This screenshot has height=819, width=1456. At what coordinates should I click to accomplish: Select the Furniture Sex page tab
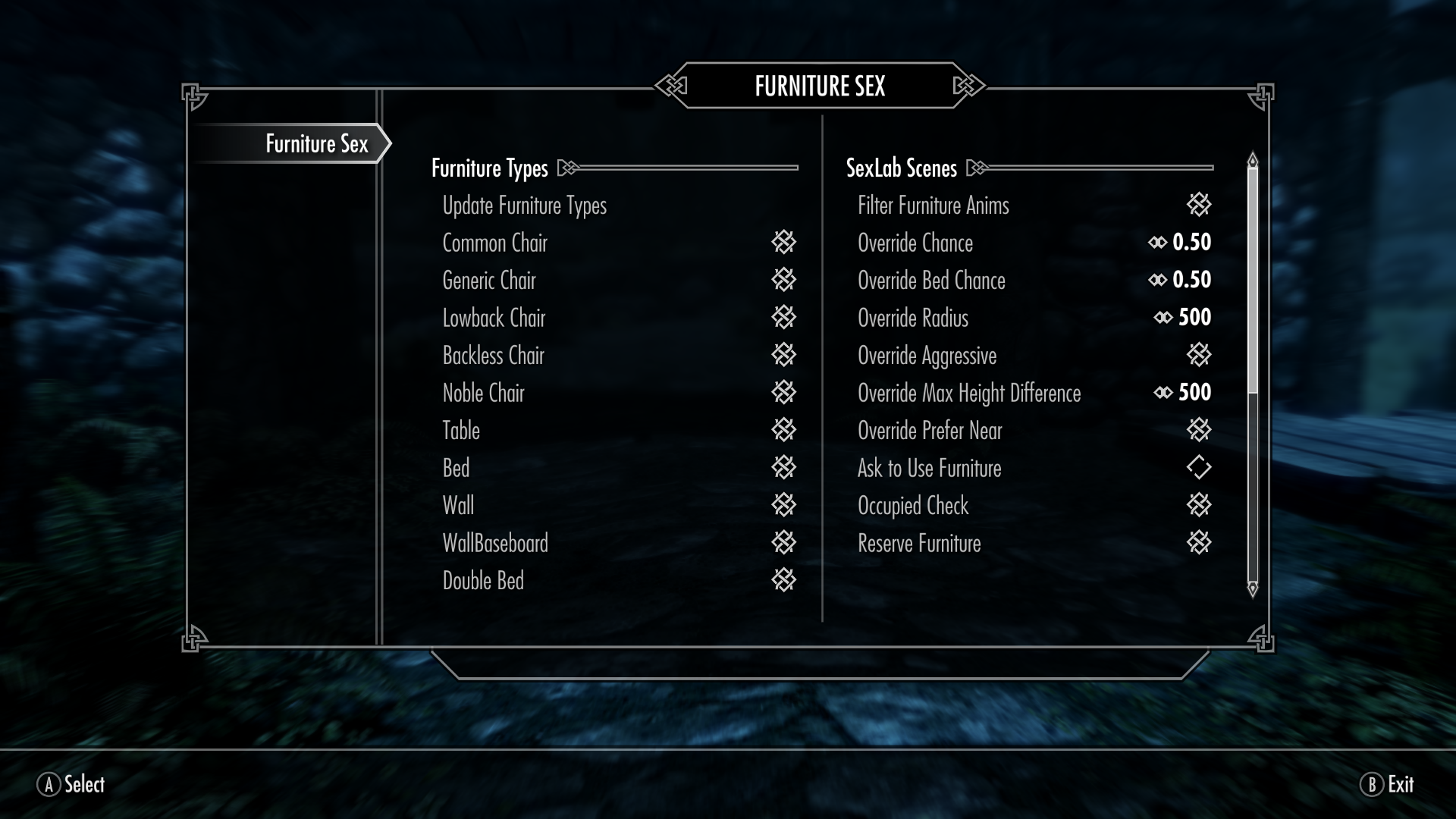[x=316, y=143]
